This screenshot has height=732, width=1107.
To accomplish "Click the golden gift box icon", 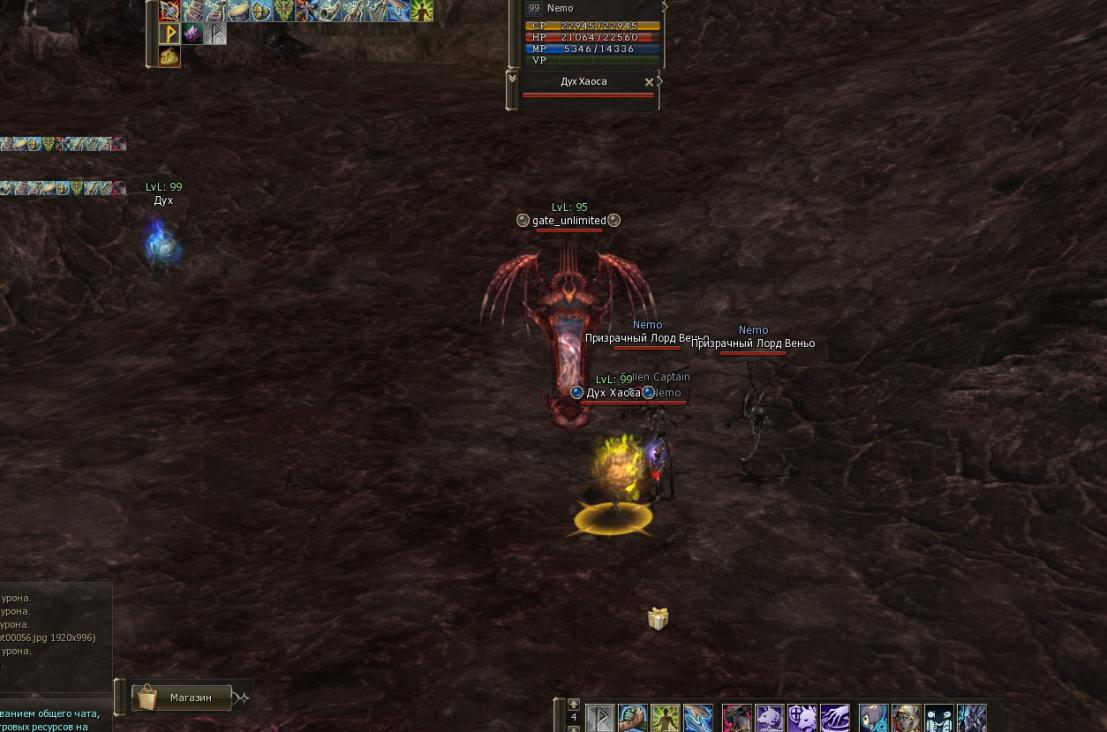I will click(x=657, y=619).
